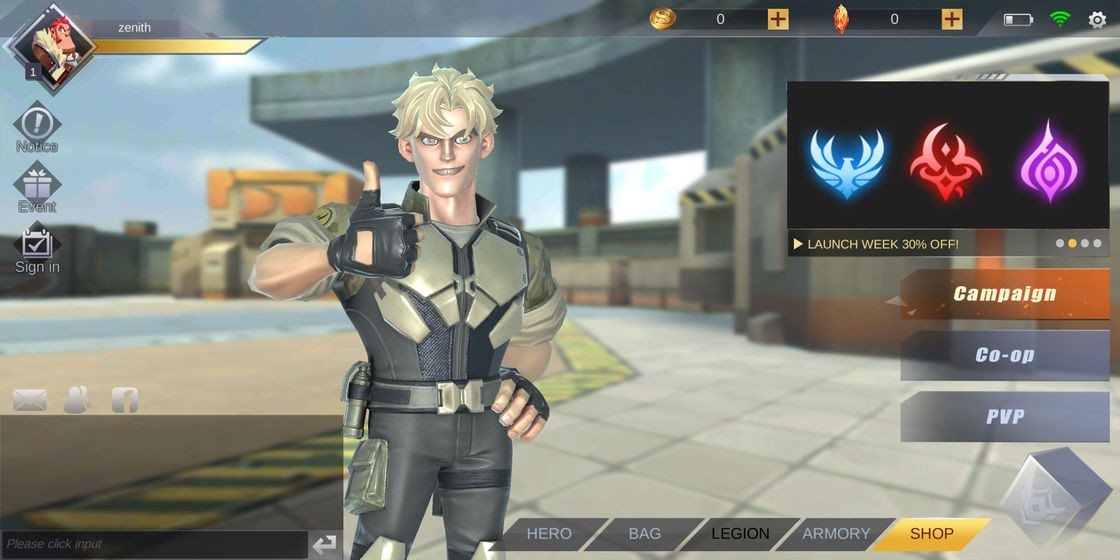Open the settings gear
Image resolution: width=1120 pixels, height=560 pixels.
pyautogui.click(x=1097, y=19)
